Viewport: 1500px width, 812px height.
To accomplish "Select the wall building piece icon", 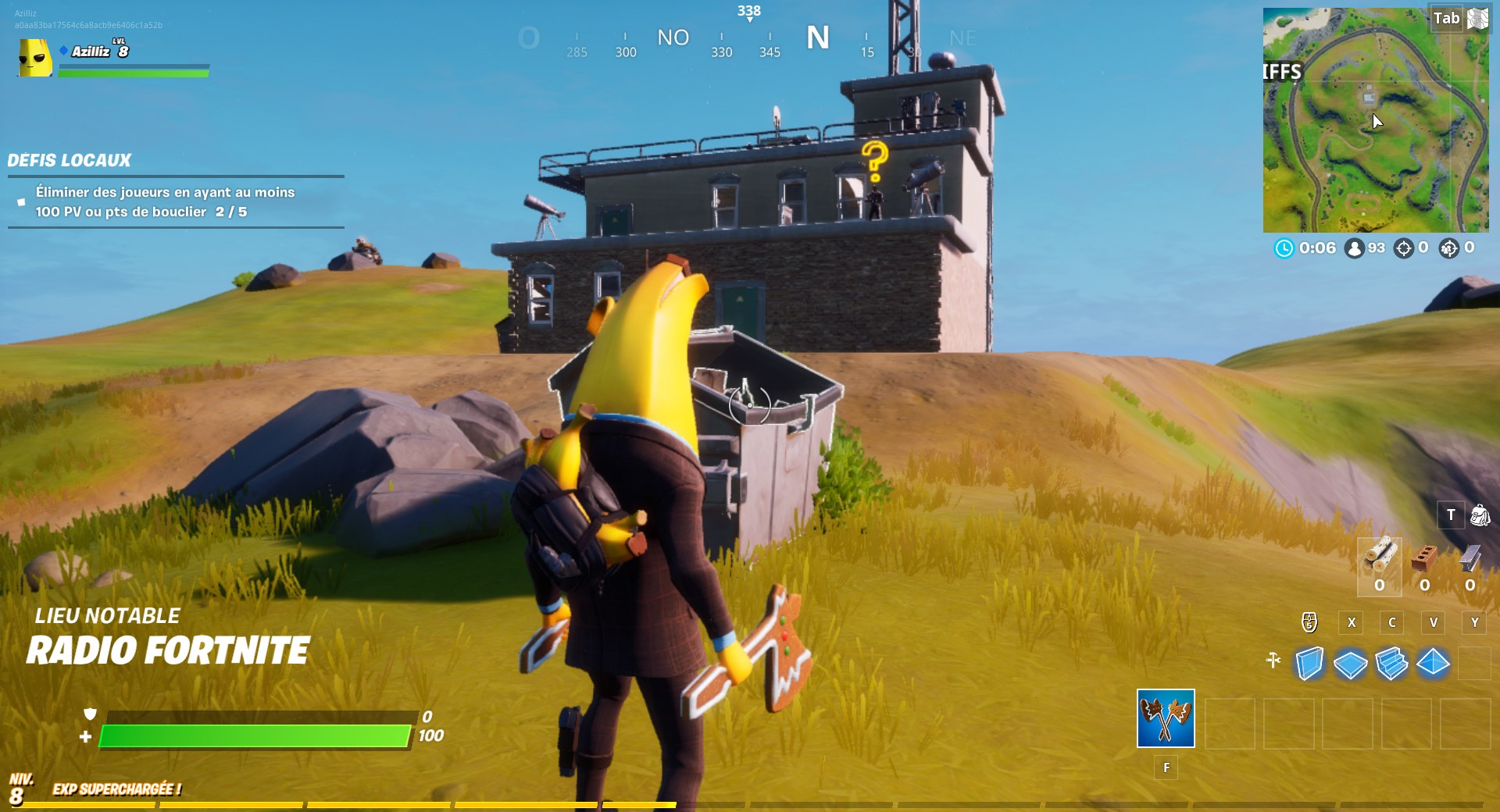I will [1308, 661].
